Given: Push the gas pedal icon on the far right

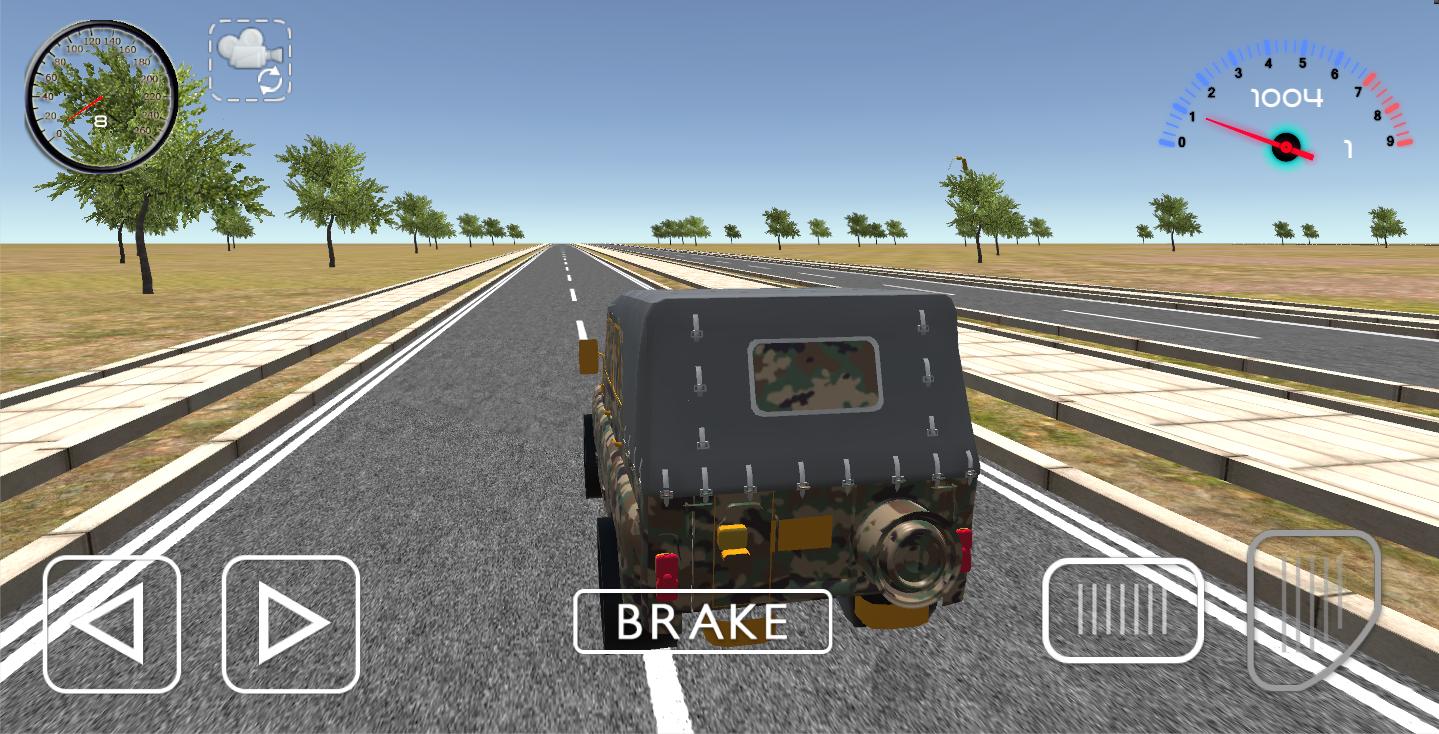Looking at the screenshot, I should pyautogui.click(x=1315, y=605).
